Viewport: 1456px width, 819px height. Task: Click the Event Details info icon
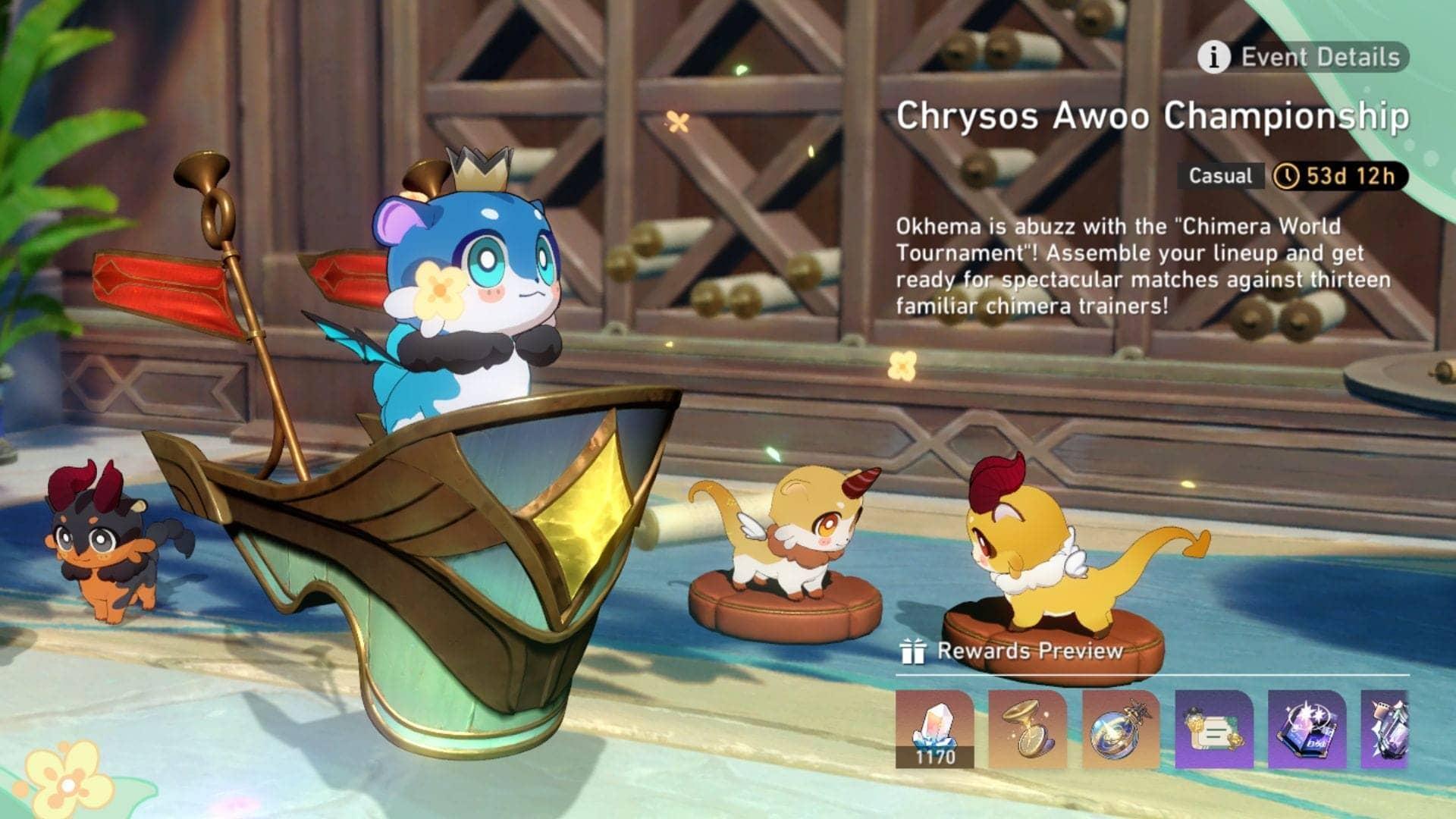(1216, 55)
